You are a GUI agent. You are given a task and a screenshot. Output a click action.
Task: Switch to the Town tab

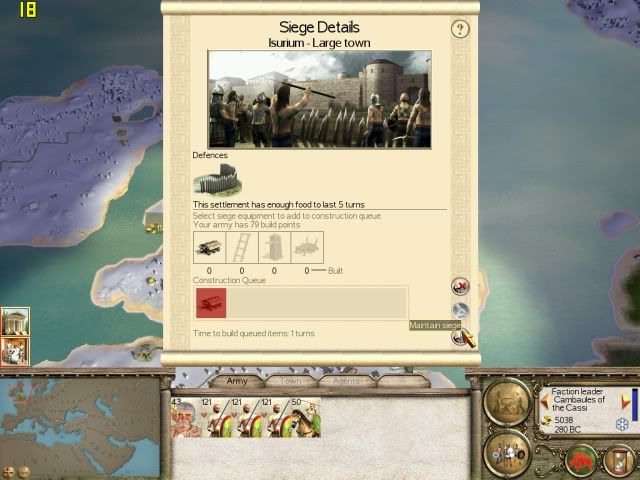coord(291,381)
